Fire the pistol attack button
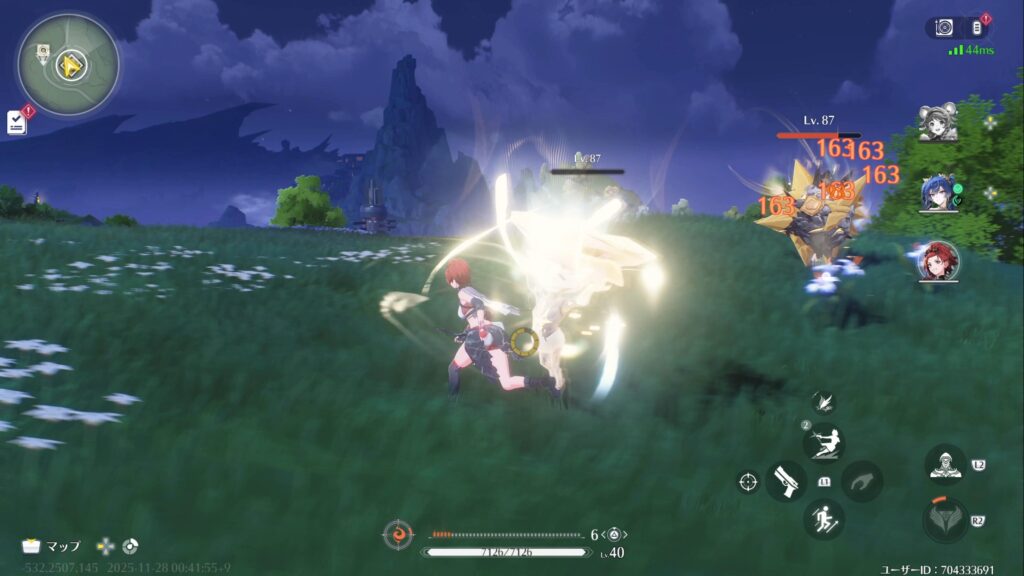The height and width of the screenshot is (576, 1024). [786, 481]
